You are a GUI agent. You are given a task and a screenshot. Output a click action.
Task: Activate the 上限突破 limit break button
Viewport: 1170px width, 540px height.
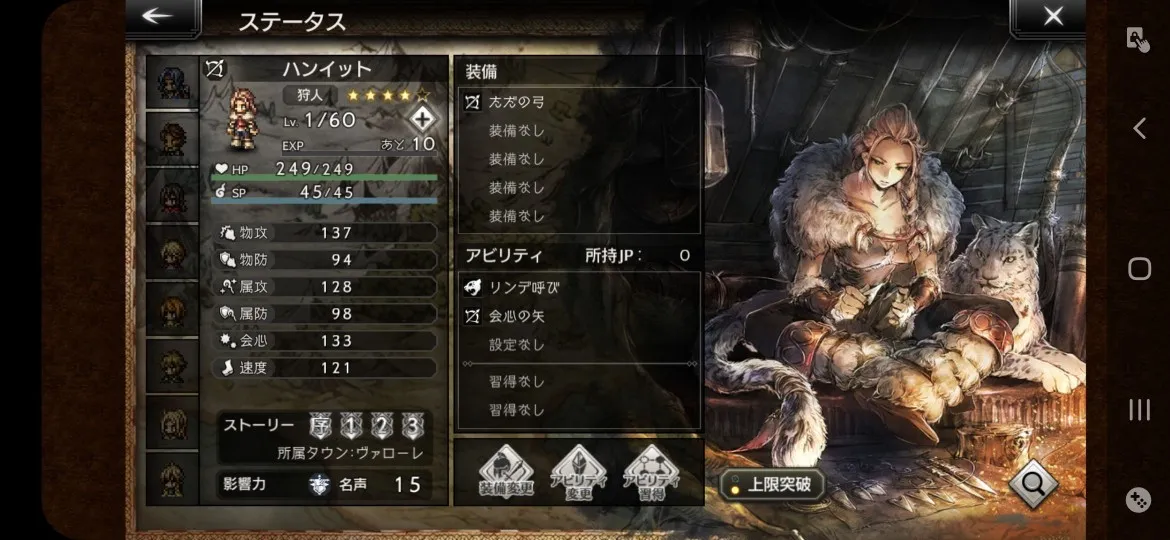(771, 486)
